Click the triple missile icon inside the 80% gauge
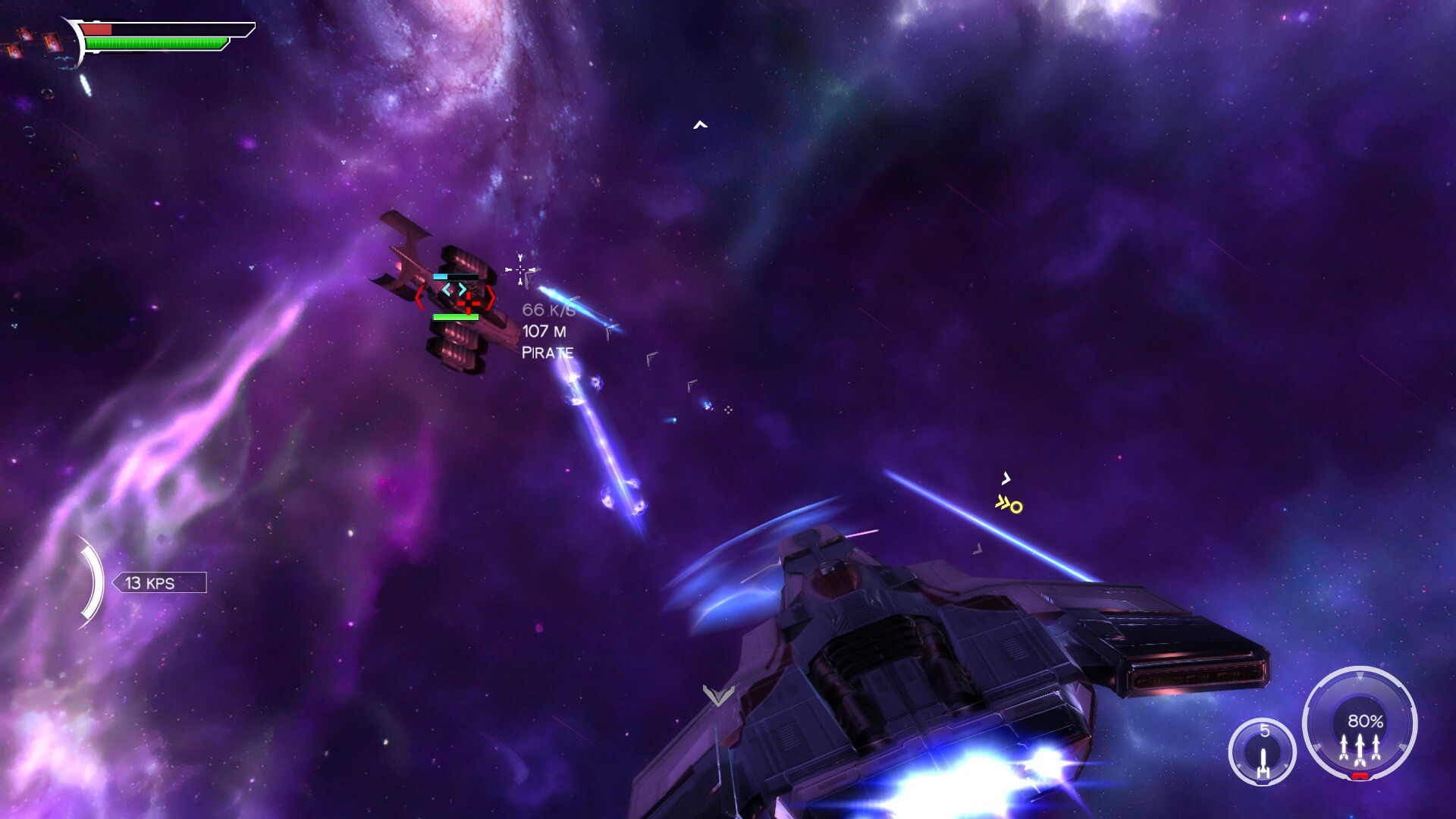This screenshot has height=819, width=1456. (1360, 749)
